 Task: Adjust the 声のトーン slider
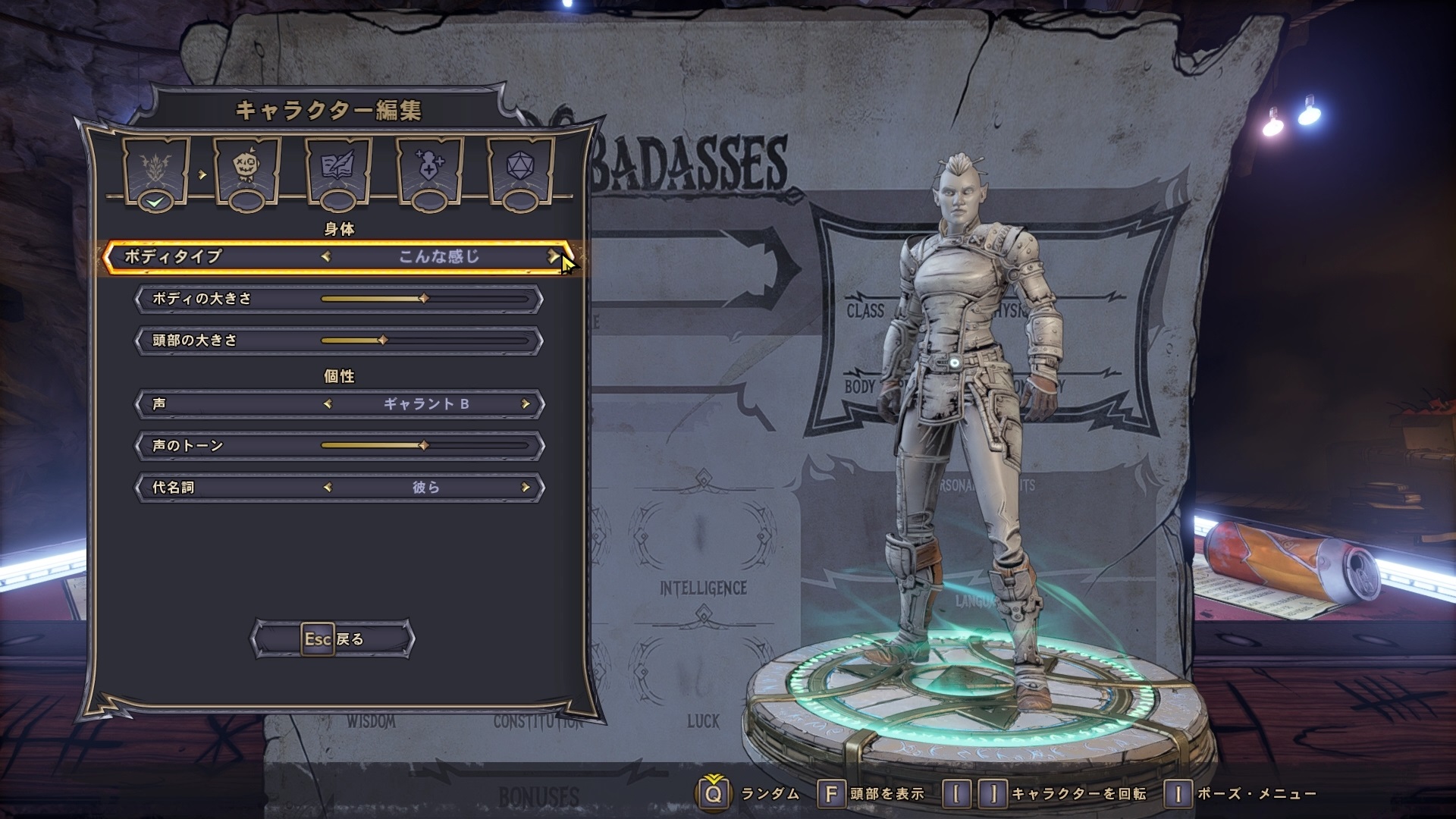point(423,446)
